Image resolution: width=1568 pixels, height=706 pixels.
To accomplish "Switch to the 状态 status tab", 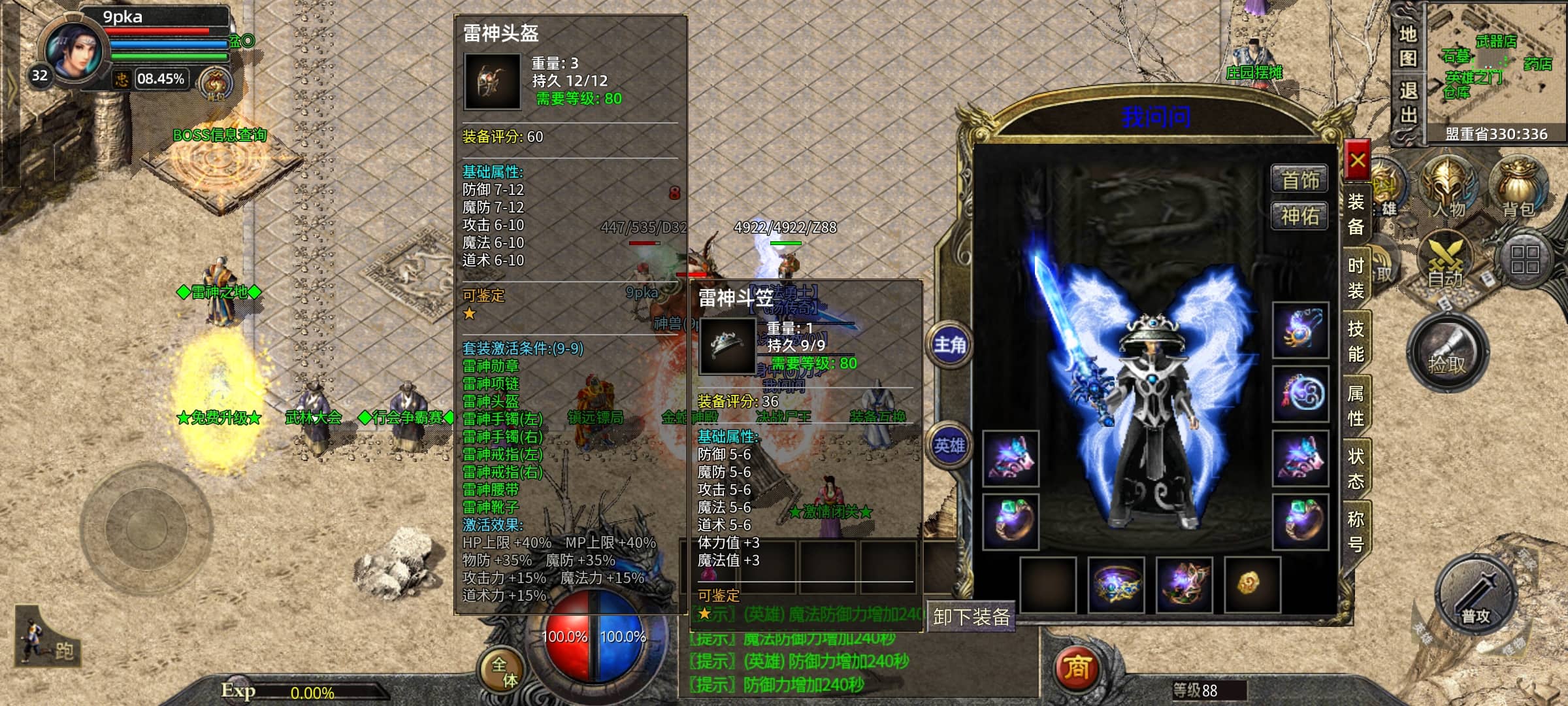I will click(x=1356, y=468).
